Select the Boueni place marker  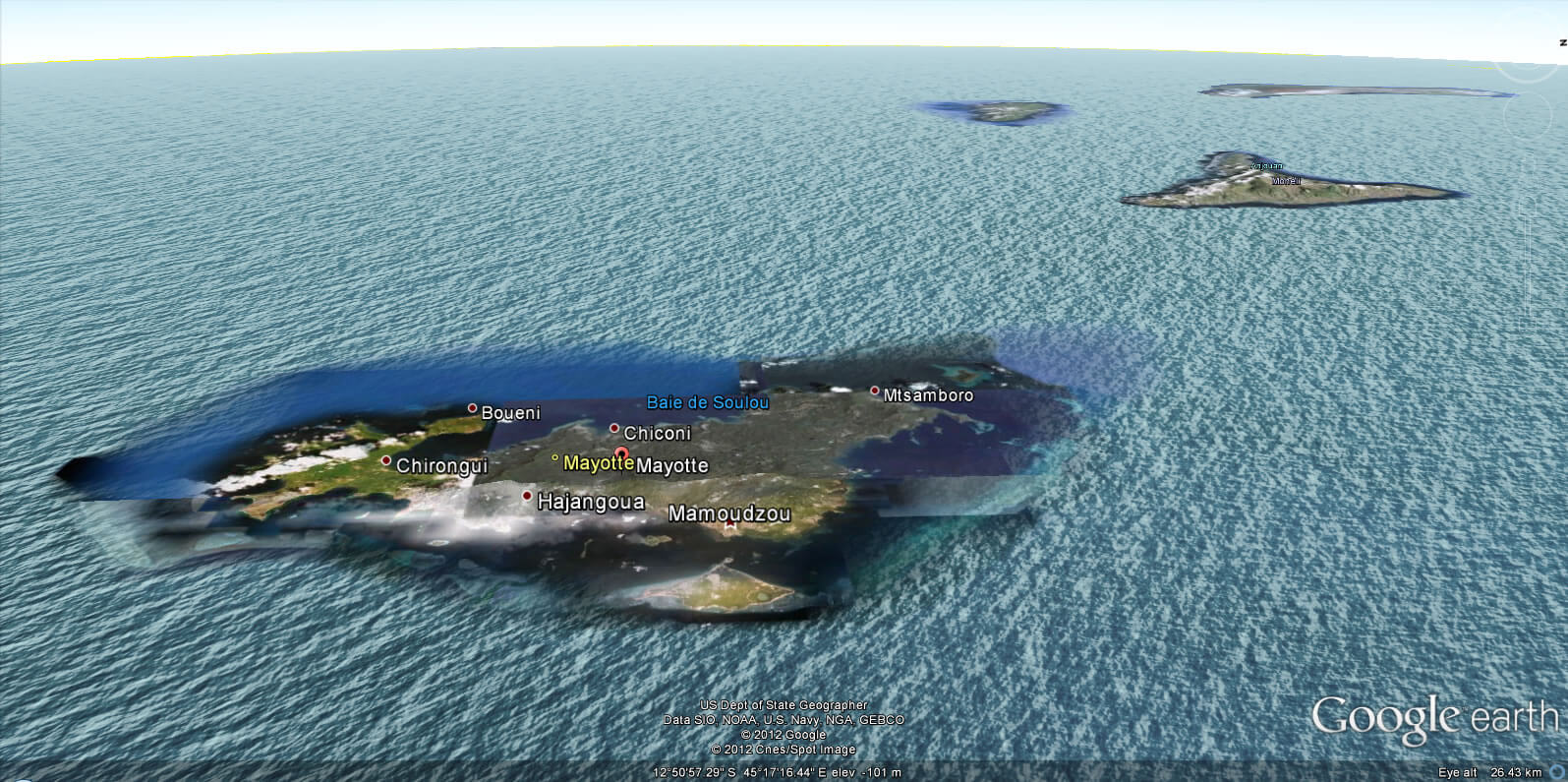(472, 408)
